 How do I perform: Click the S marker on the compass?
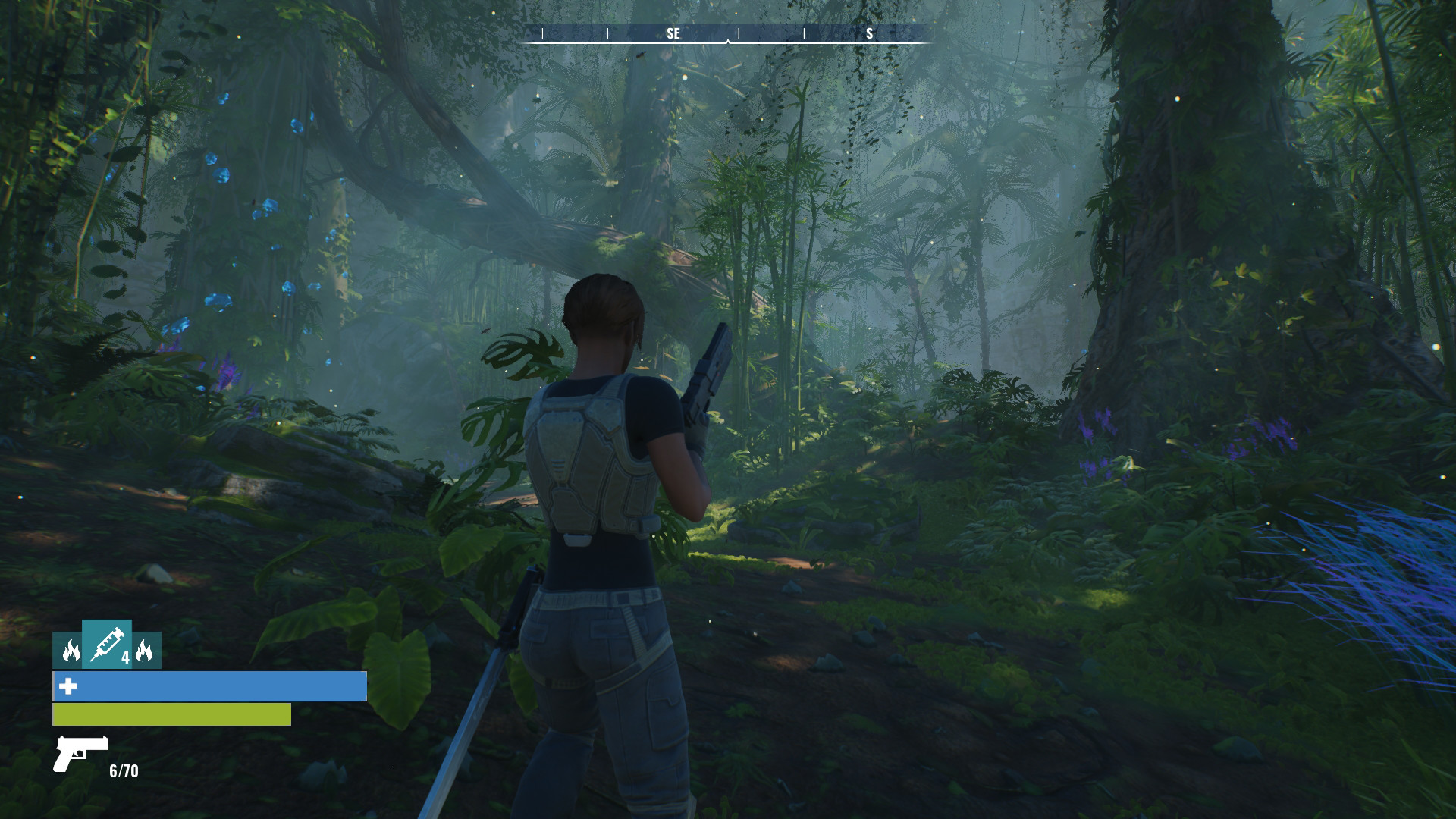tap(868, 33)
